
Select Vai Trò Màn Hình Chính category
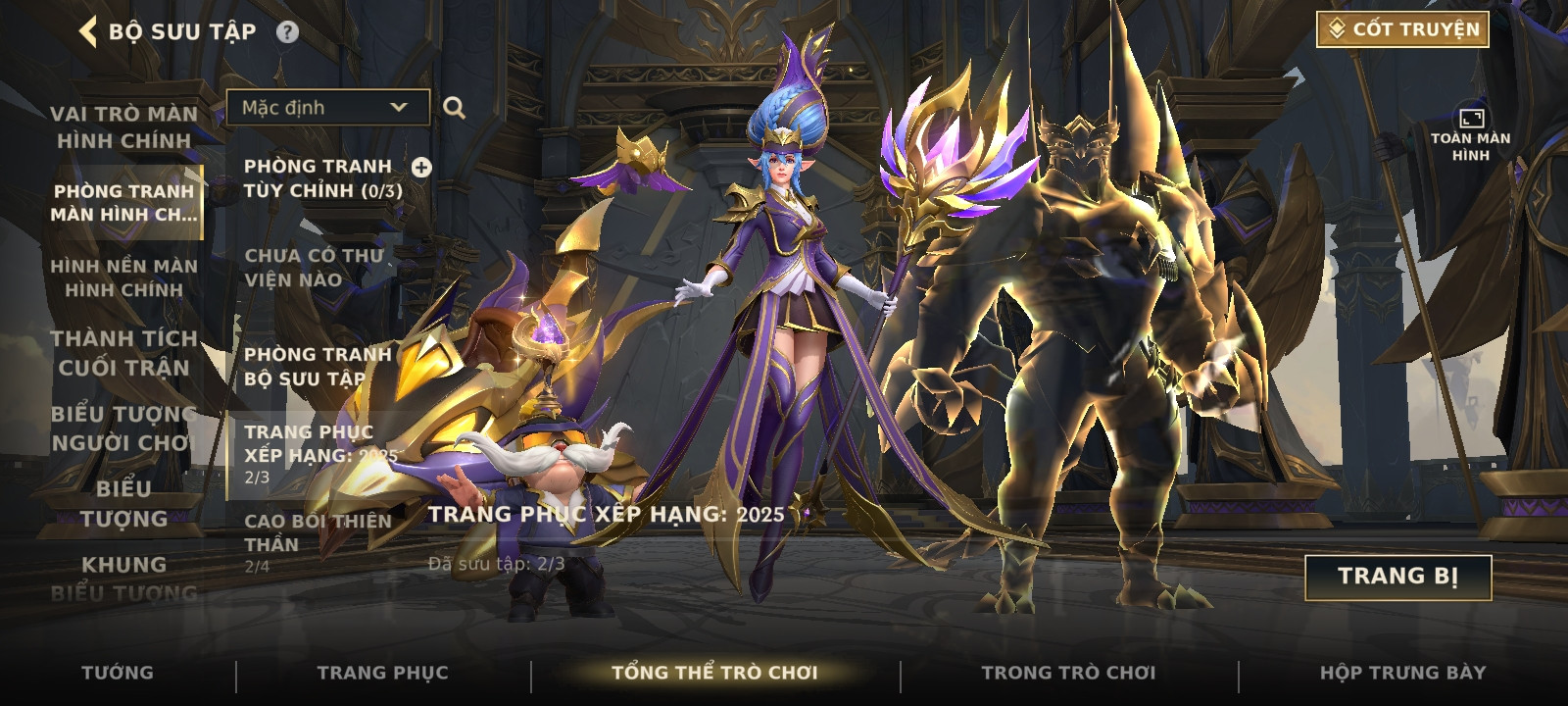[123, 127]
